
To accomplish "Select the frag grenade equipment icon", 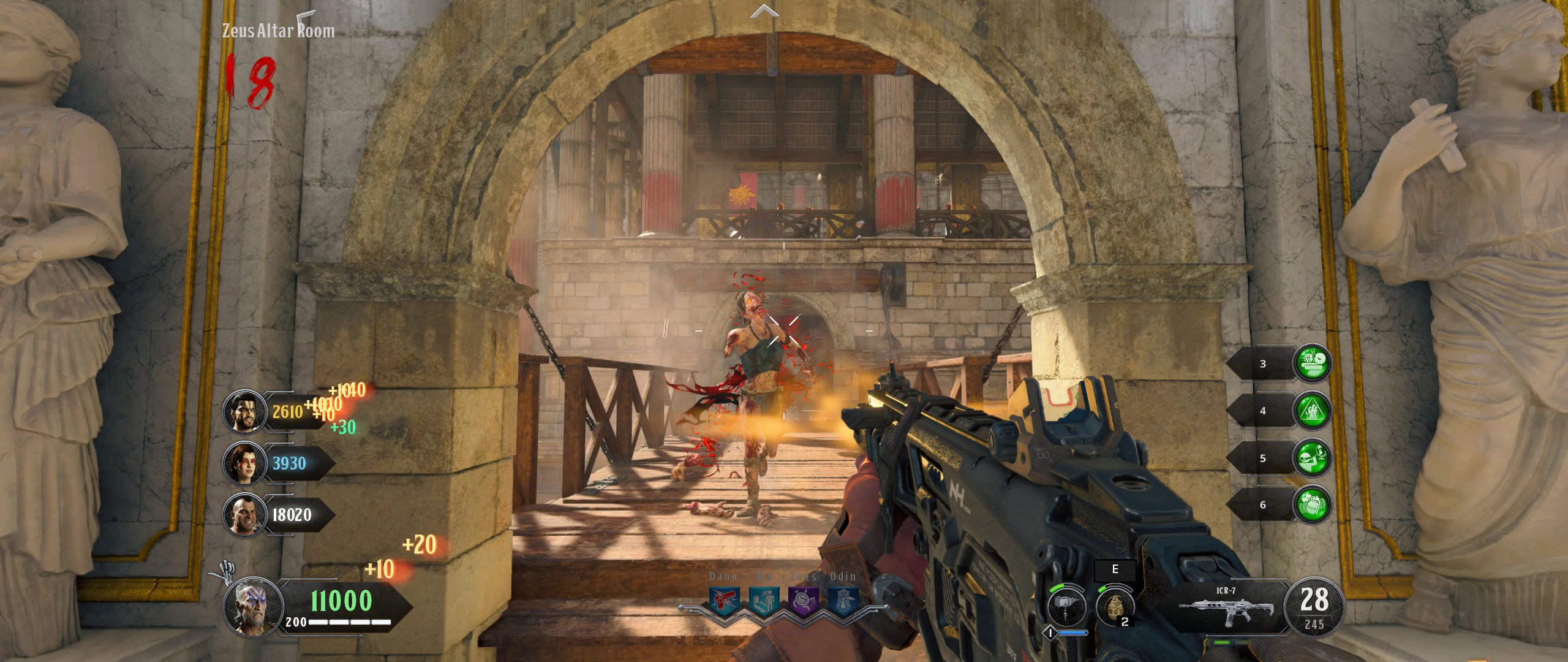I will pos(1114,606).
